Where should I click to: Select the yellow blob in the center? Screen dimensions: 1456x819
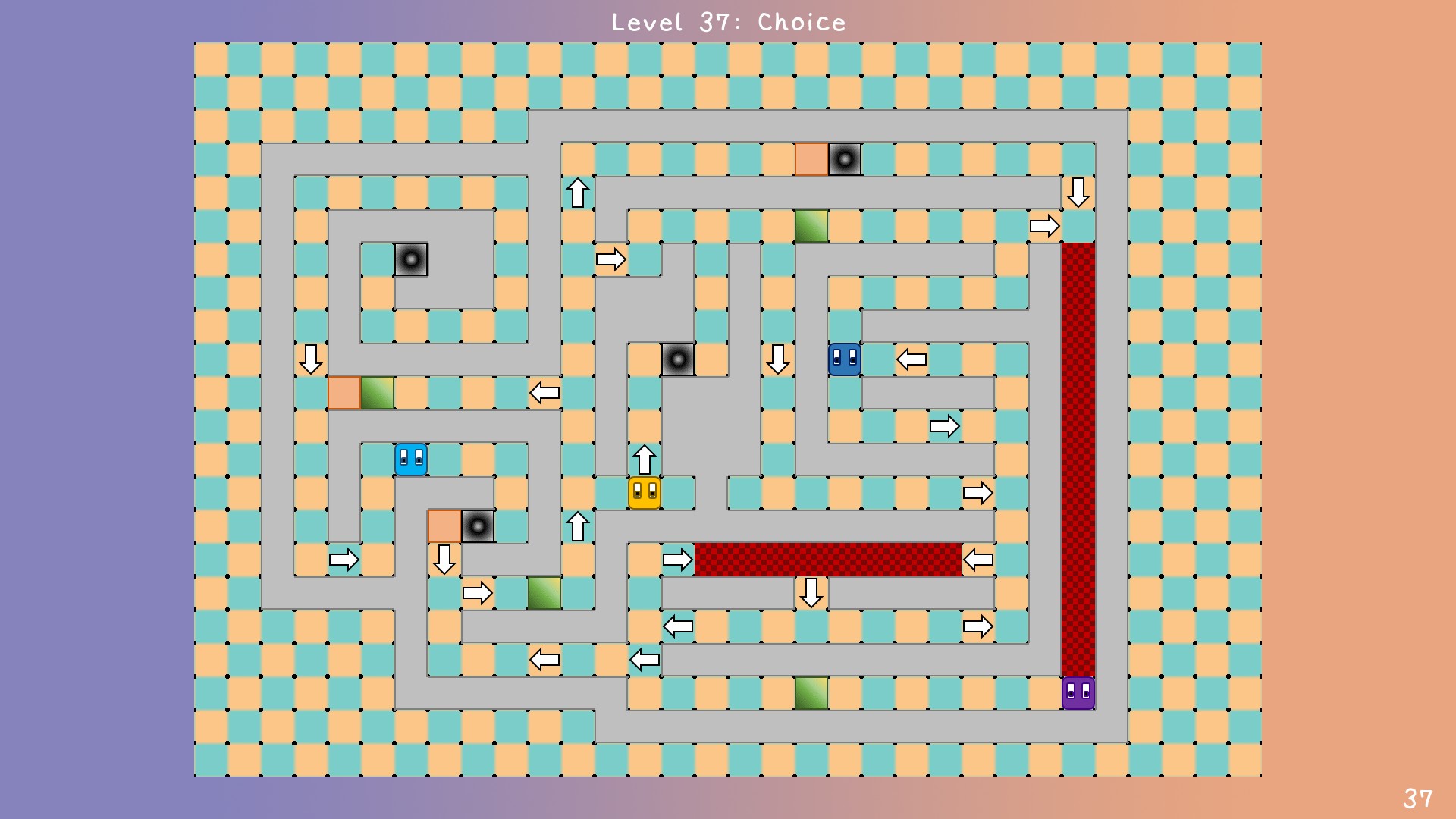pyautogui.click(x=643, y=493)
